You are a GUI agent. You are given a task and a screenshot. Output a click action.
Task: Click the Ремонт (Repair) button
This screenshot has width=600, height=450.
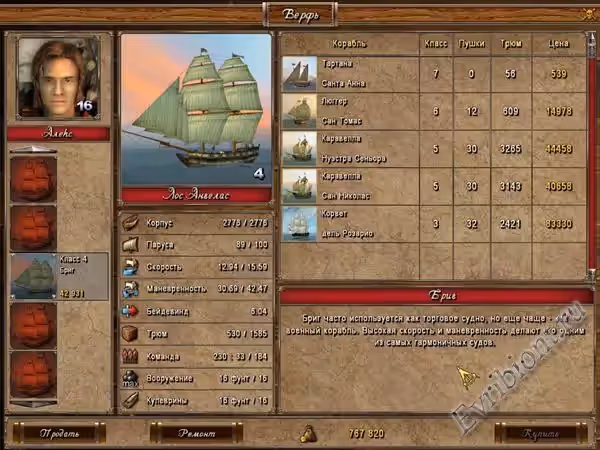point(196,433)
